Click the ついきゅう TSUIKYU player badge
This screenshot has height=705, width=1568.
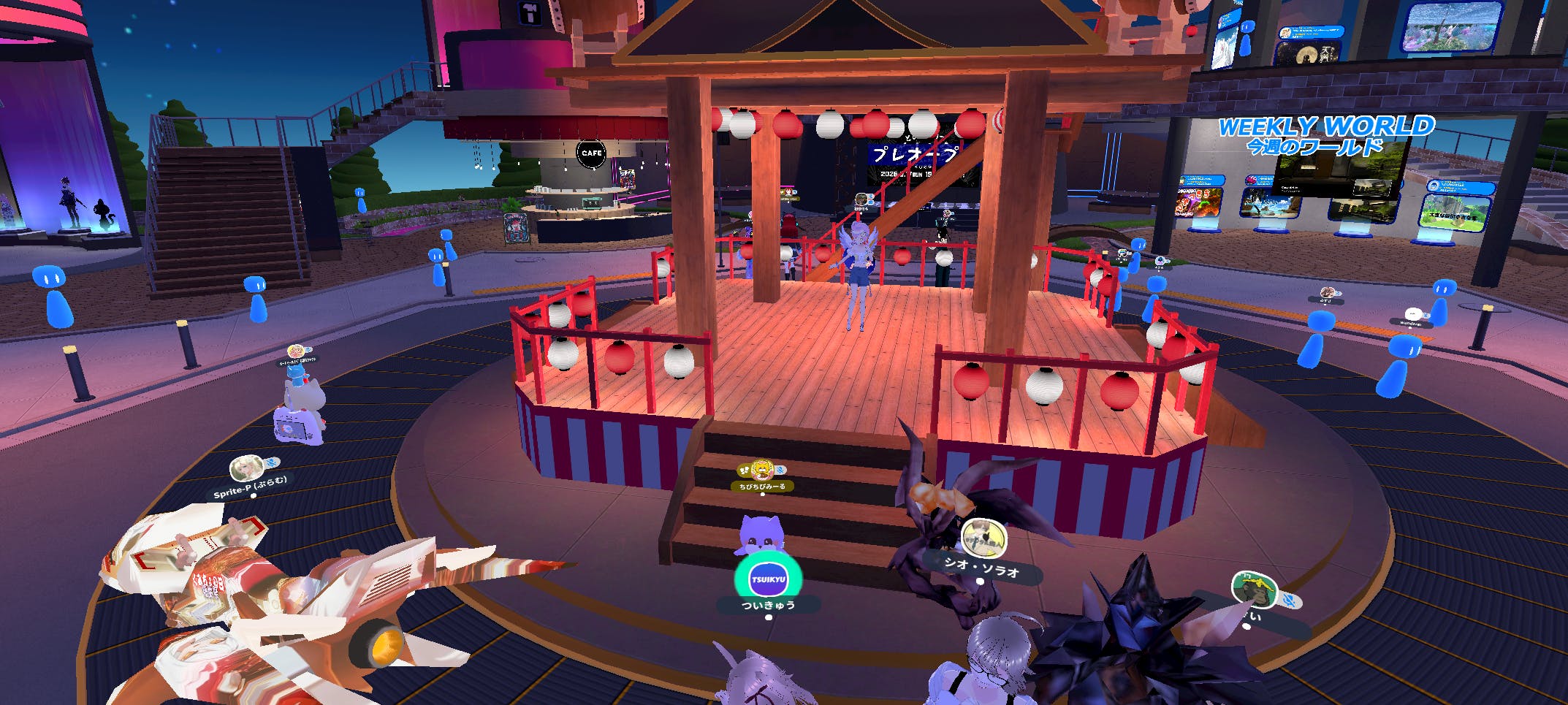pos(768,580)
